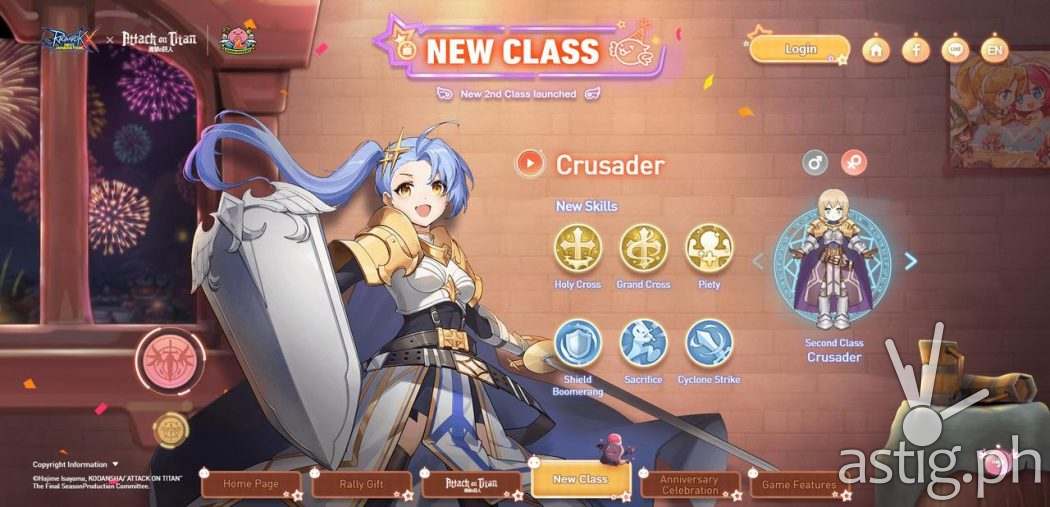Switch to the male character gender

pyautogui.click(x=817, y=162)
